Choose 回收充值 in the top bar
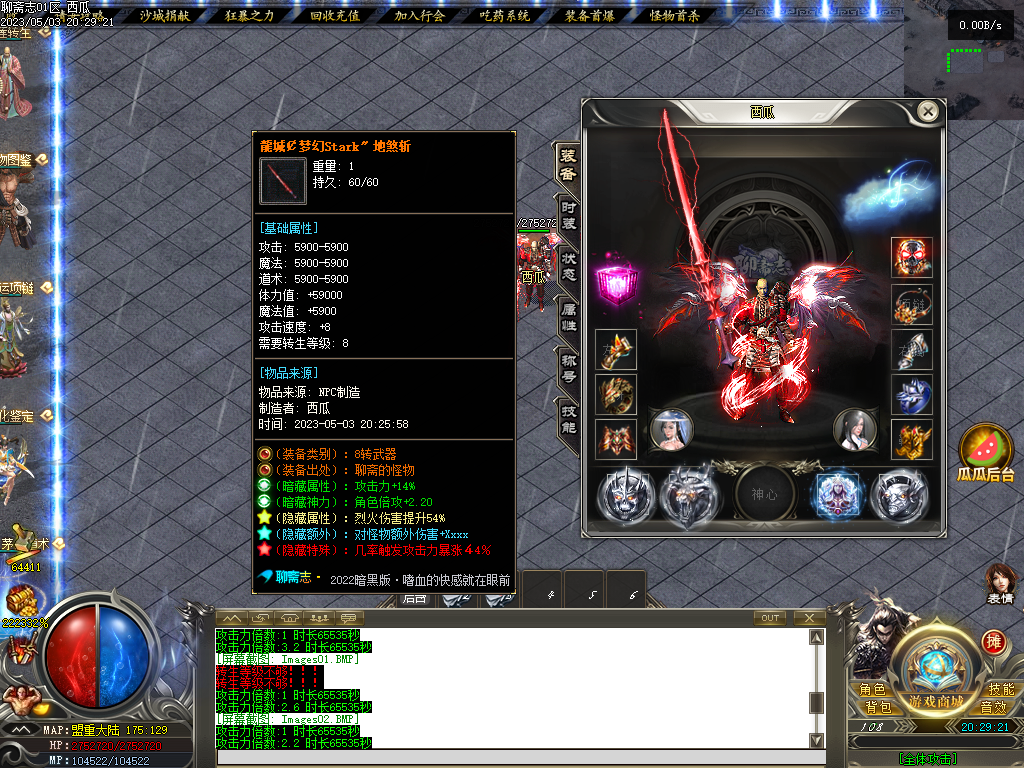 (x=334, y=15)
